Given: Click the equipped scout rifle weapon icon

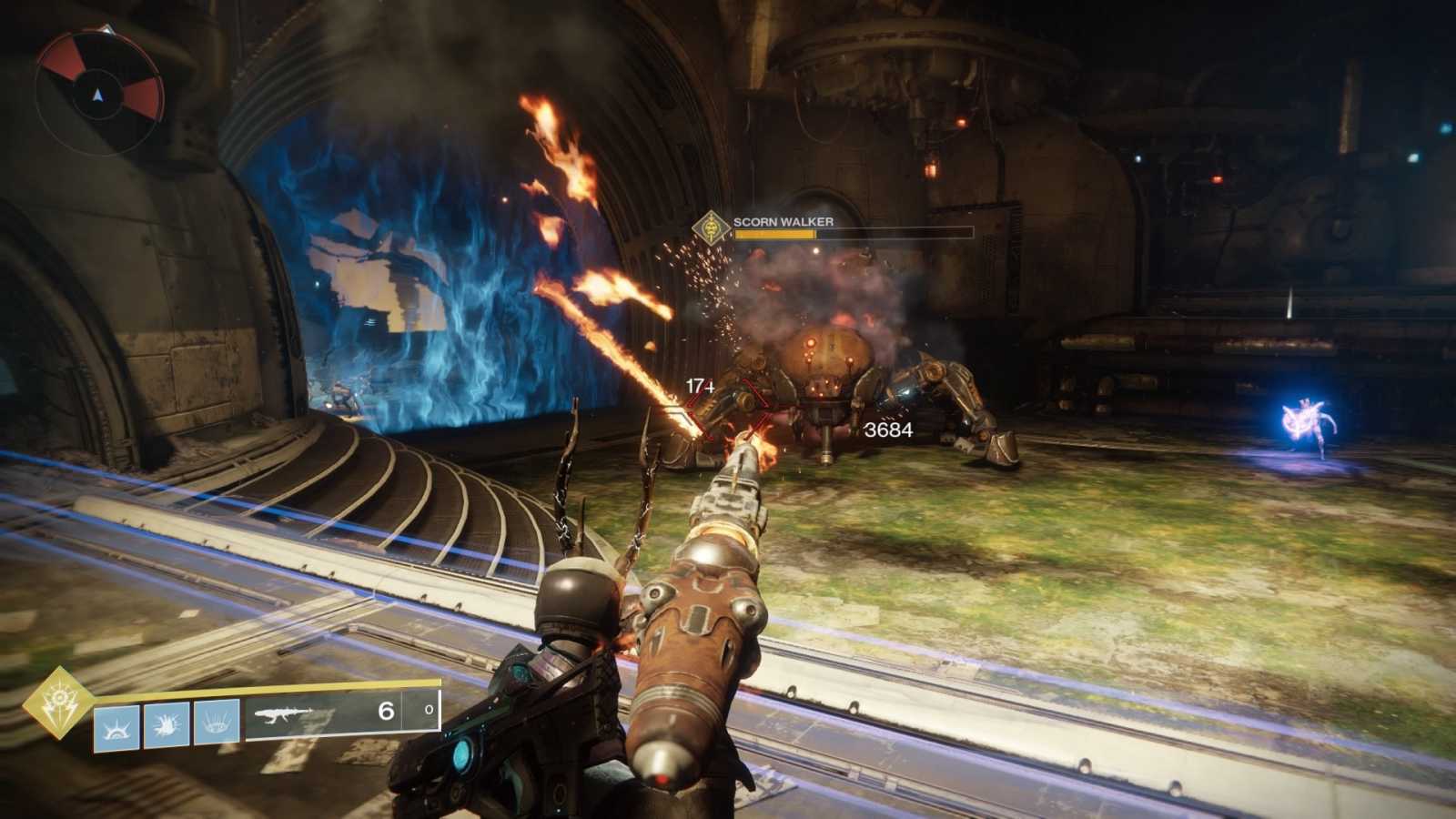Looking at the screenshot, I should (x=284, y=716).
